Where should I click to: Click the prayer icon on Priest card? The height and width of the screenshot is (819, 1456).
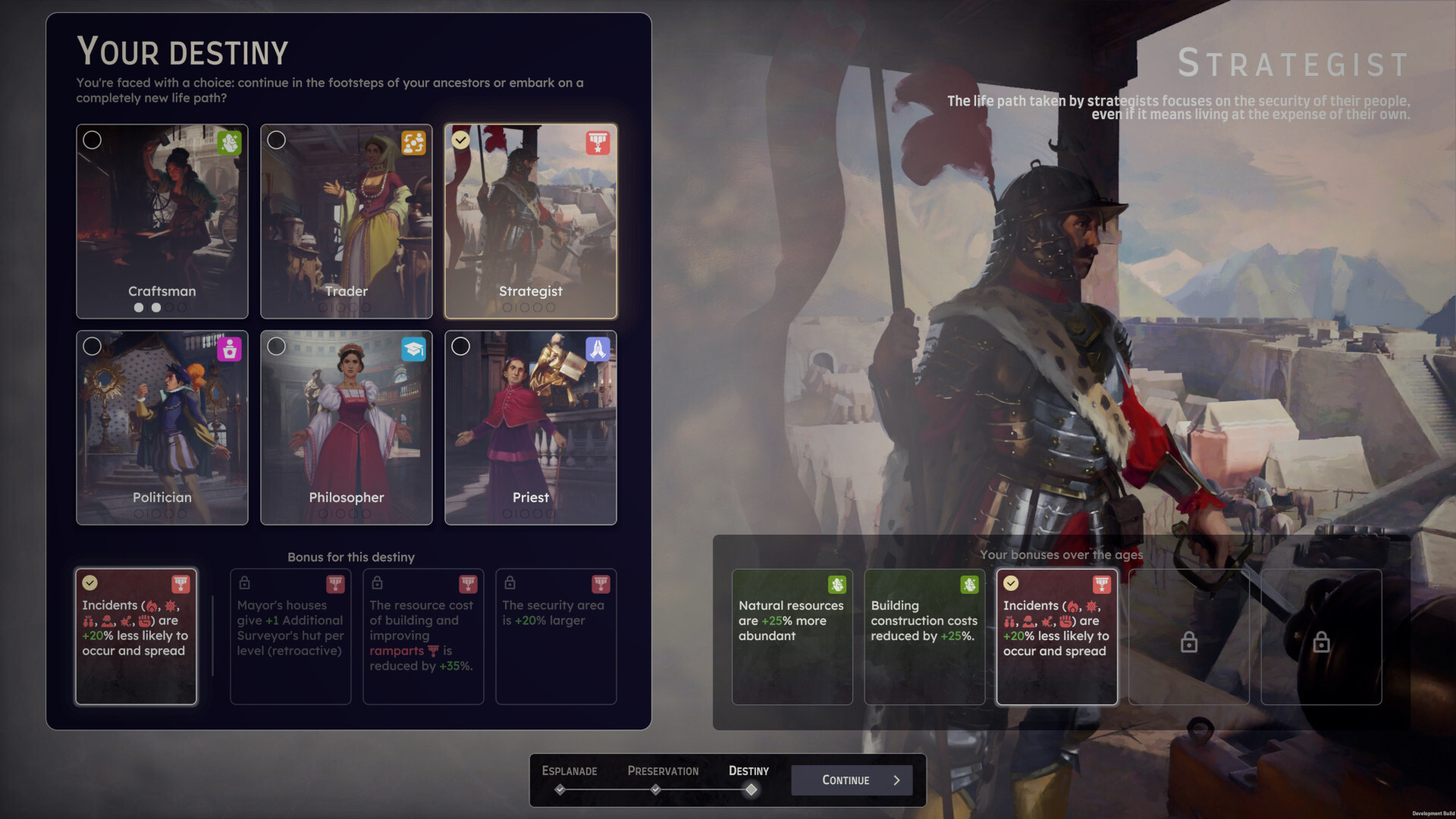[597, 349]
